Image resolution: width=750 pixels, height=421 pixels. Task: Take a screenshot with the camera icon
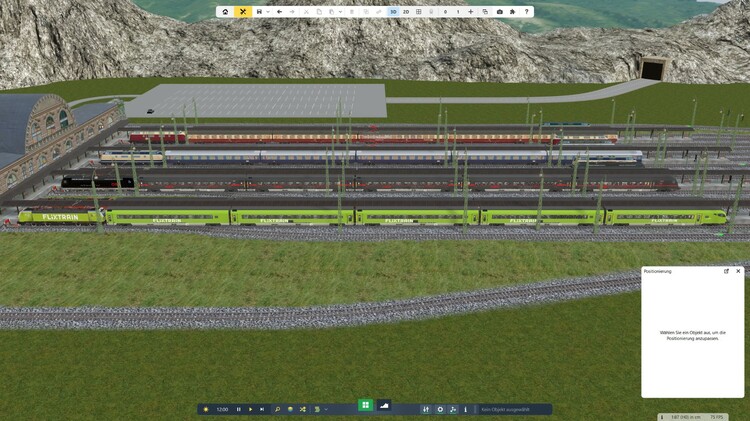click(499, 12)
